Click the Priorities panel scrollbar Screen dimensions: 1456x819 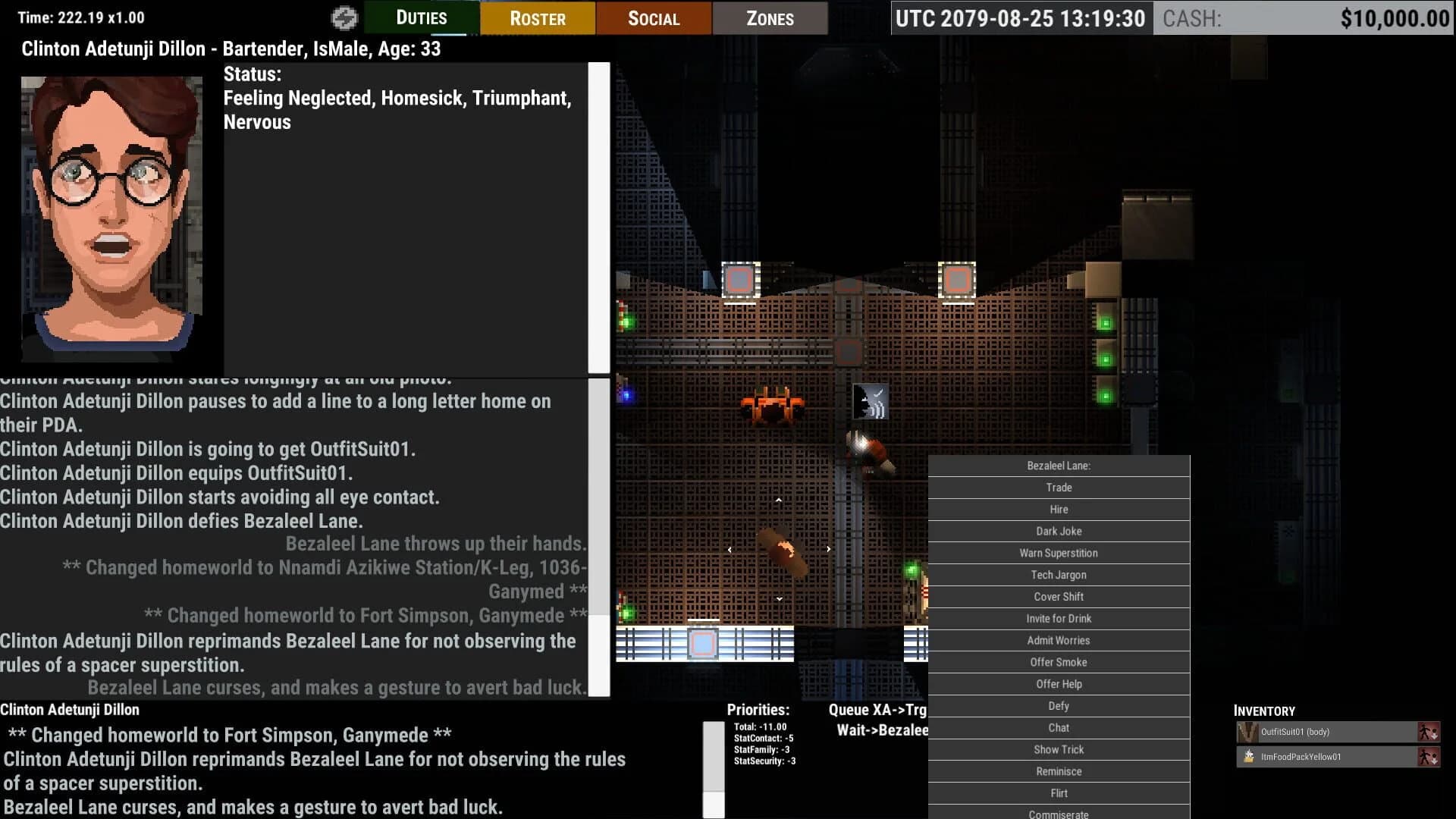coord(714,766)
